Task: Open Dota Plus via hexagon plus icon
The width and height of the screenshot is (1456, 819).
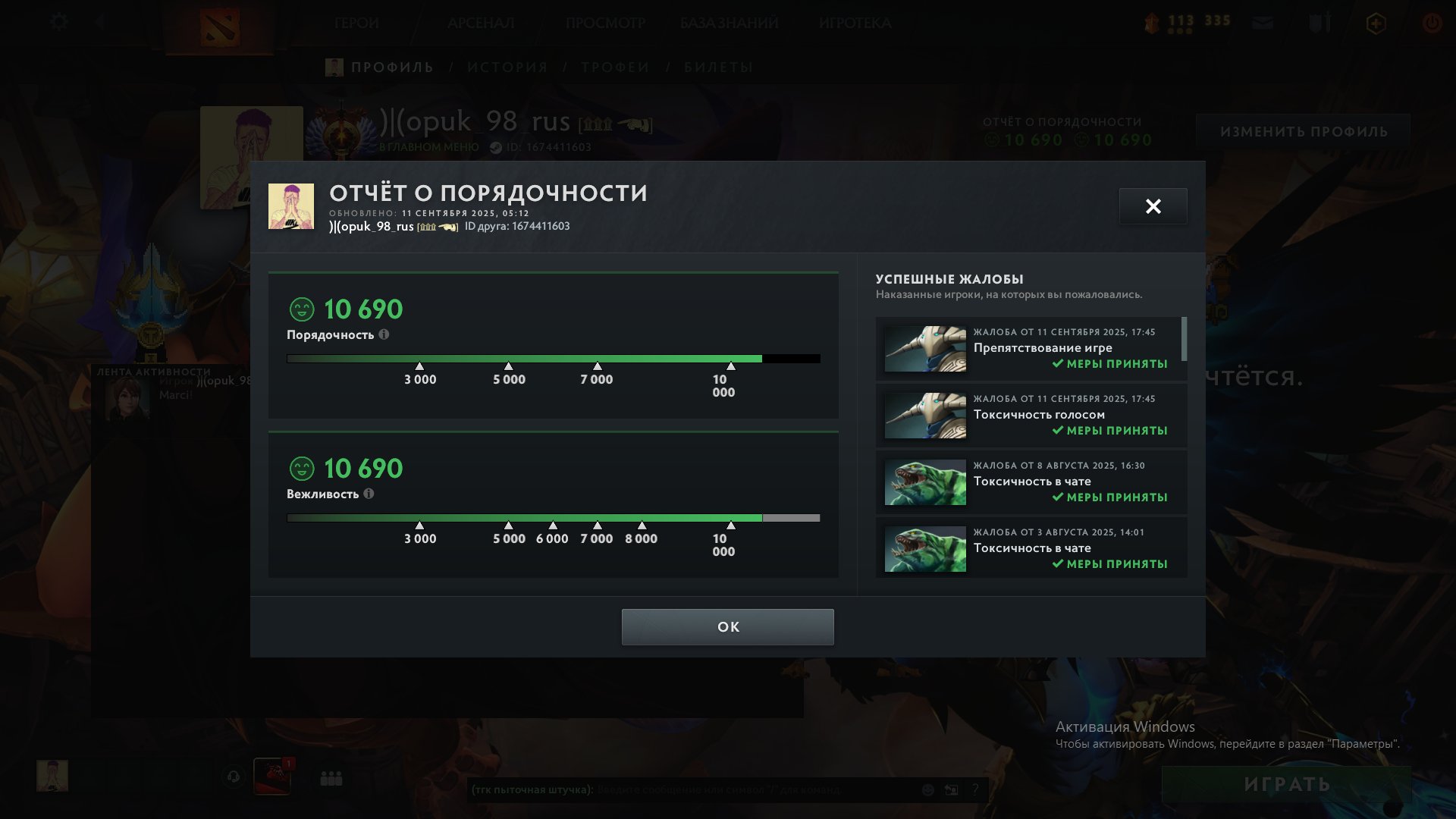Action: pos(1376,23)
